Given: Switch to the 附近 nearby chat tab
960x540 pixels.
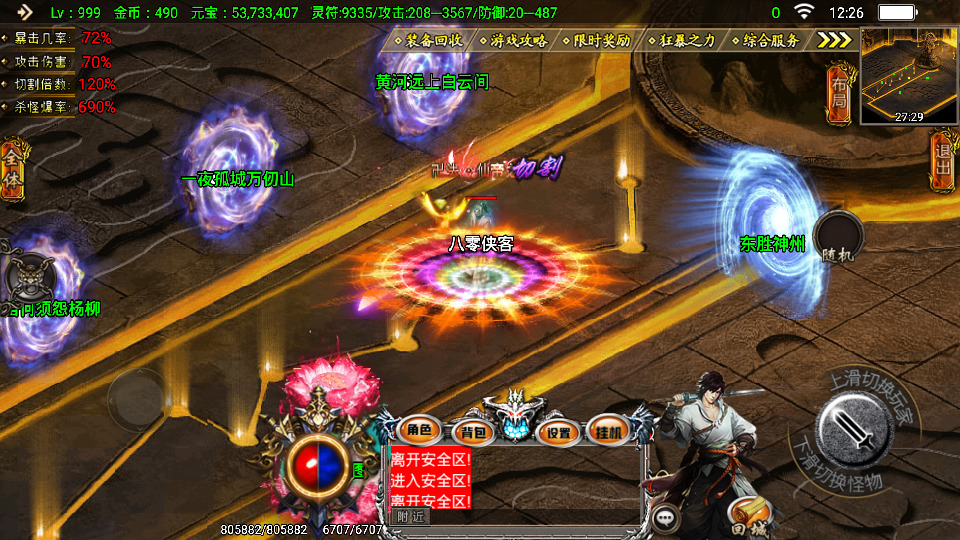Looking at the screenshot, I should coord(410,516).
